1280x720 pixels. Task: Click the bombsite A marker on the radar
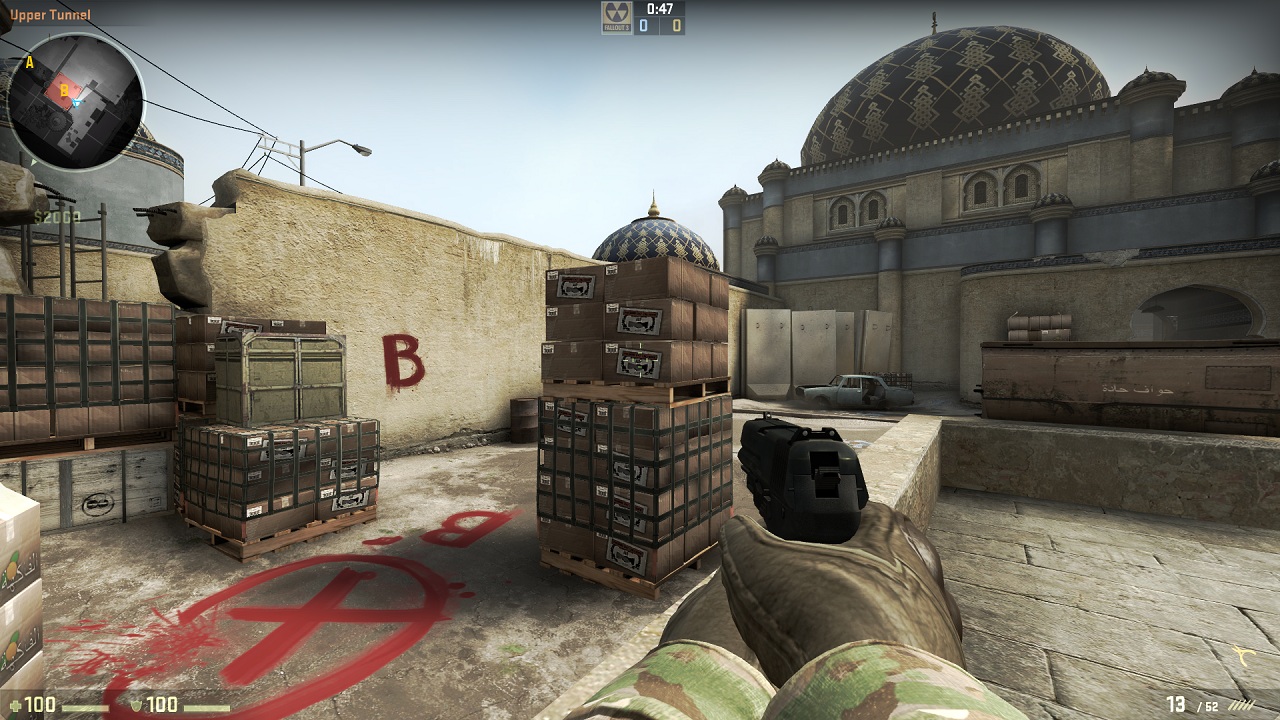coord(30,63)
